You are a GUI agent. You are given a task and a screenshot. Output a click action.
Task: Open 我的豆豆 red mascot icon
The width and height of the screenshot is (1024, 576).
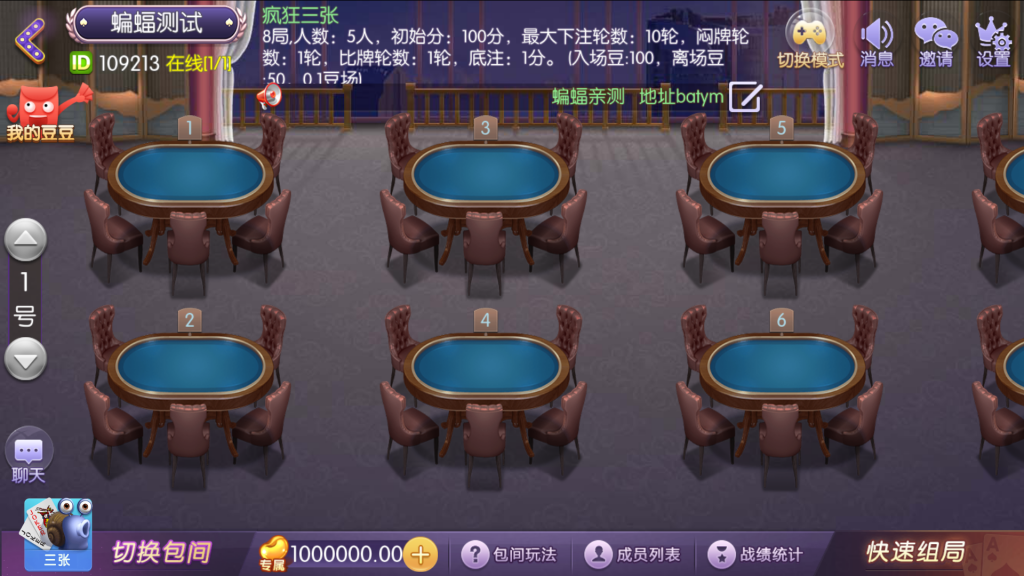point(42,112)
